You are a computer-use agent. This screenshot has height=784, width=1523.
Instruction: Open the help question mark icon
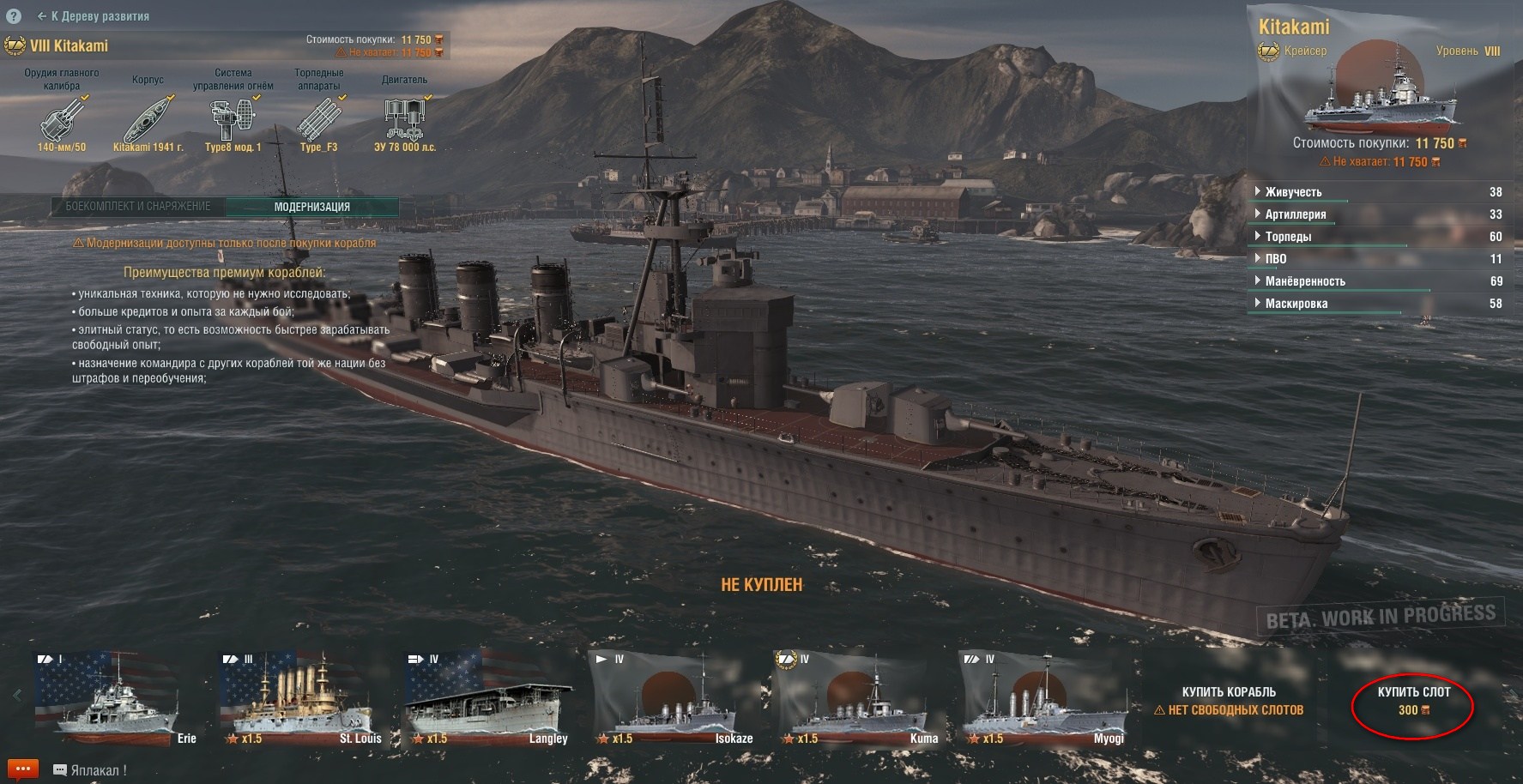13,16
